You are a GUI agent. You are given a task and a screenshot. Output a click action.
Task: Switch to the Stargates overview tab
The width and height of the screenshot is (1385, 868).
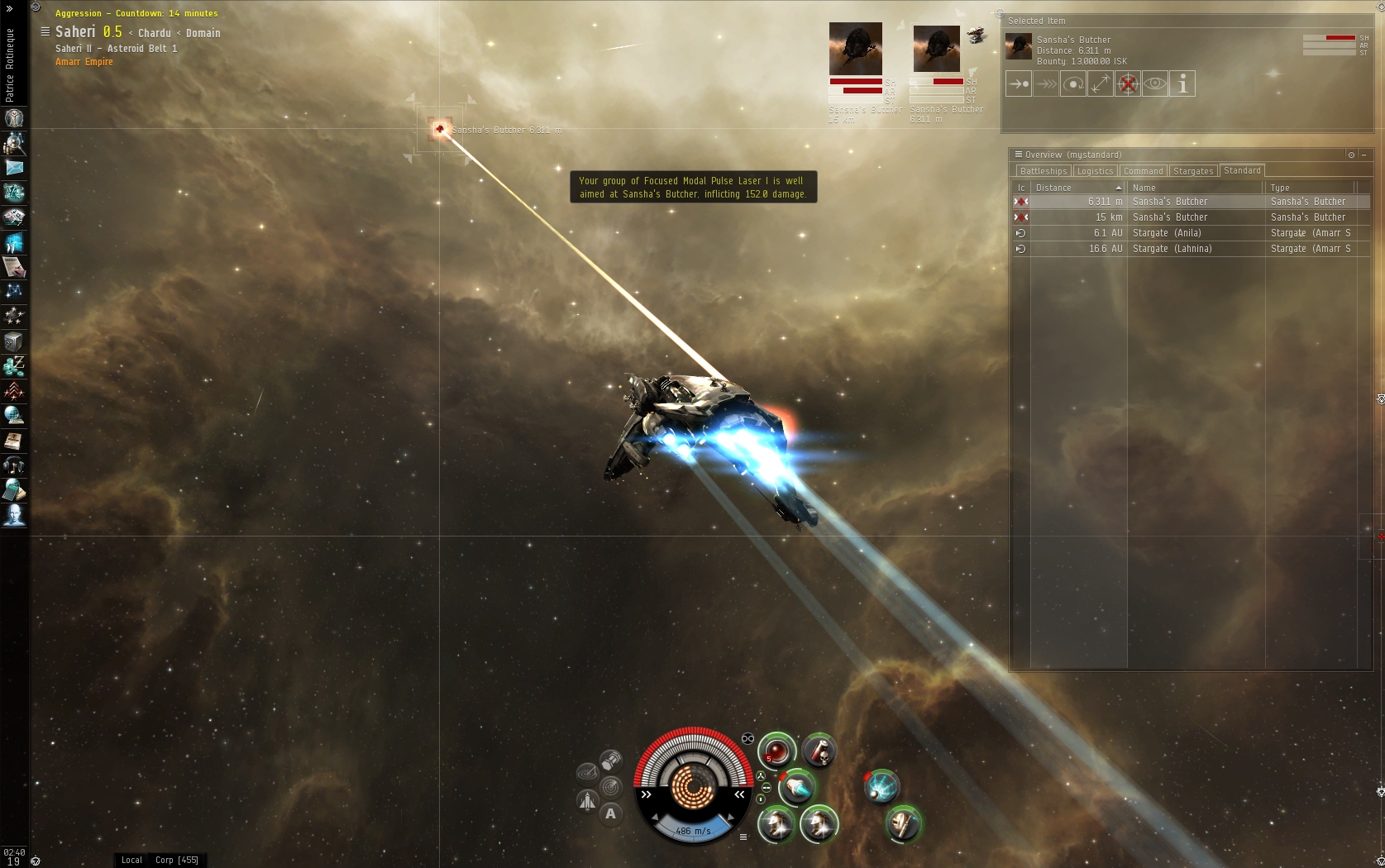(x=1193, y=171)
